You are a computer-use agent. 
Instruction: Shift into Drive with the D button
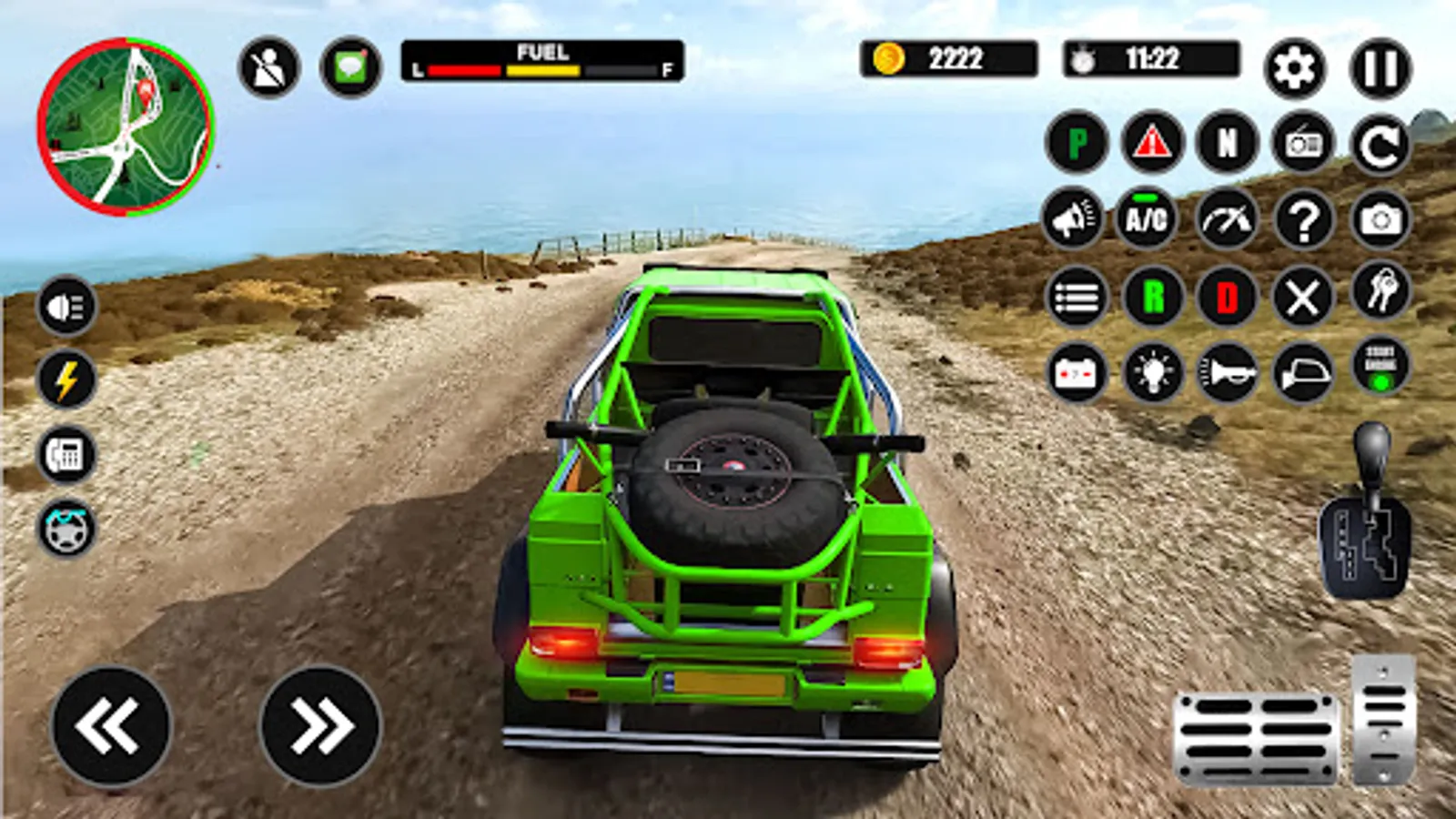(1228, 297)
